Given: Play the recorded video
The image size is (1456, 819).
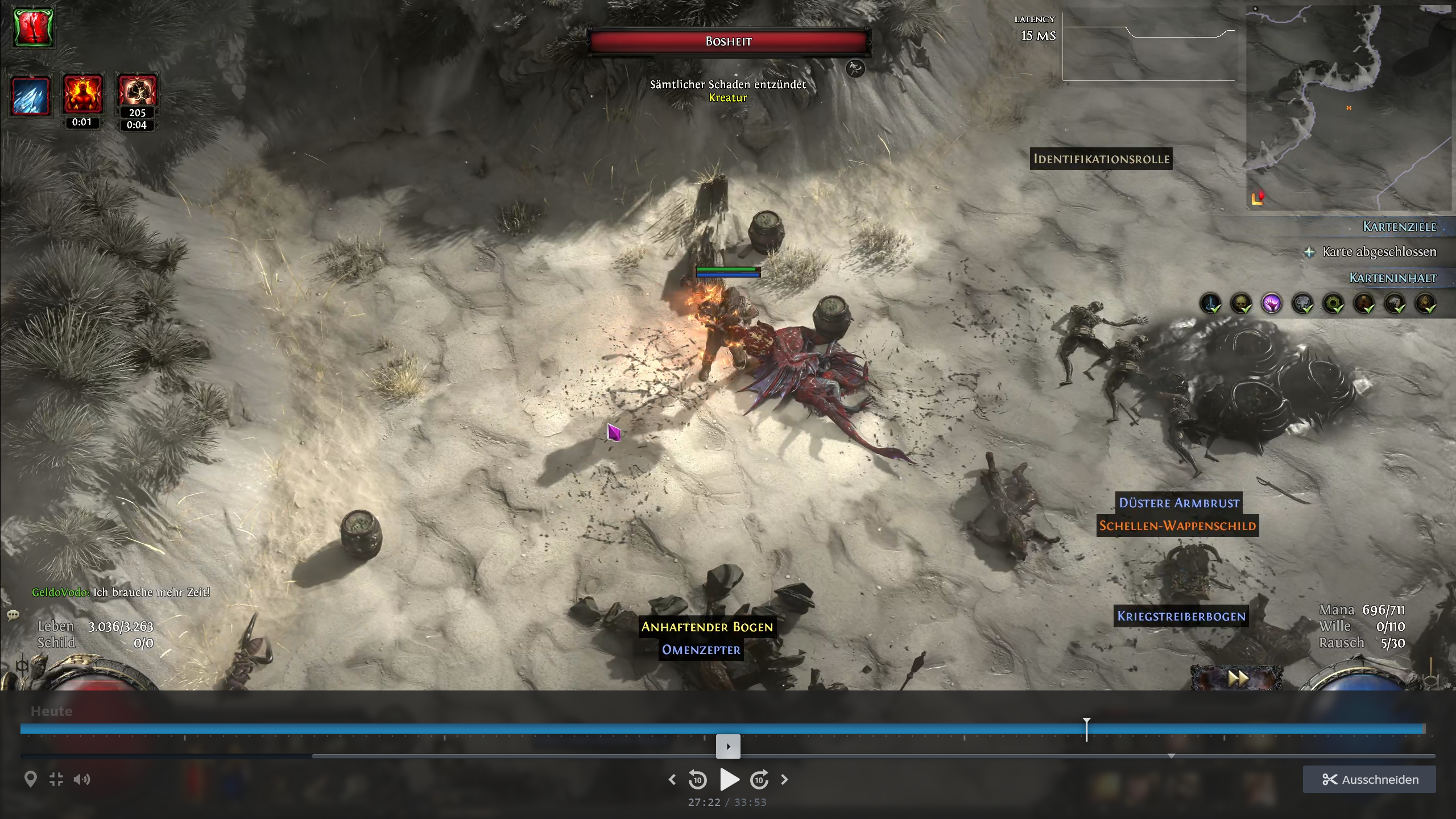Looking at the screenshot, I should 729,779.
